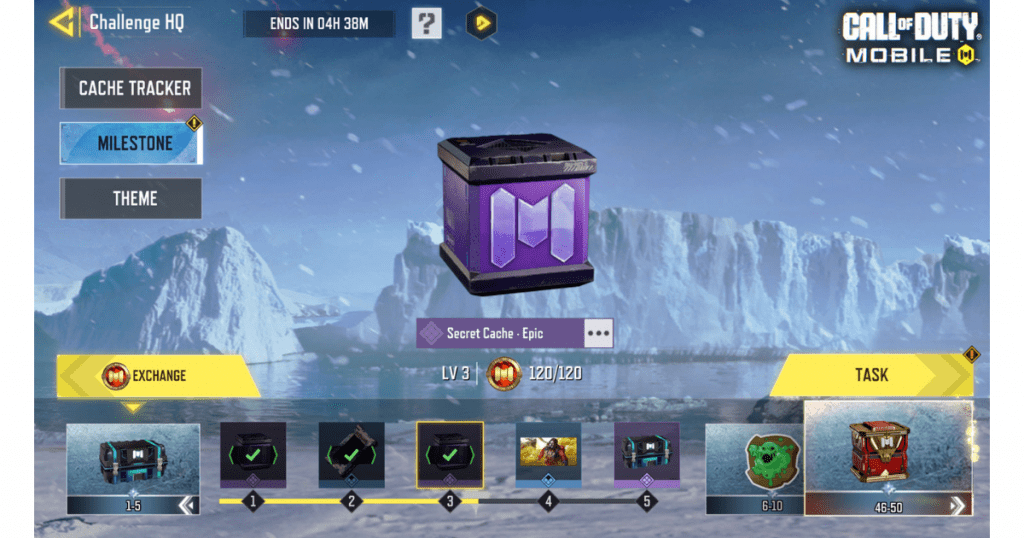Play the video via yellow hexagon button
The image size is (1024, 538).
(x=482, y=23)
